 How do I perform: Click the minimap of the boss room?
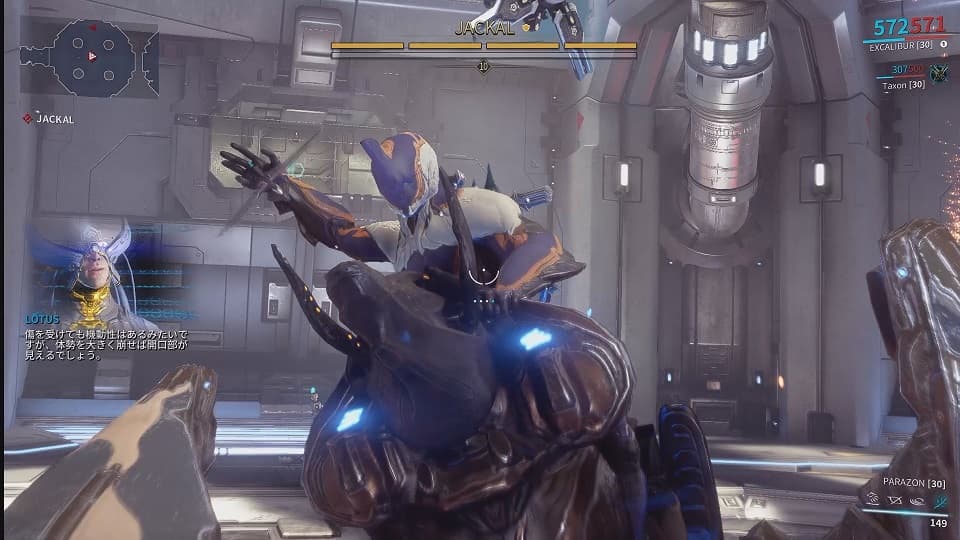pos(88,57)
